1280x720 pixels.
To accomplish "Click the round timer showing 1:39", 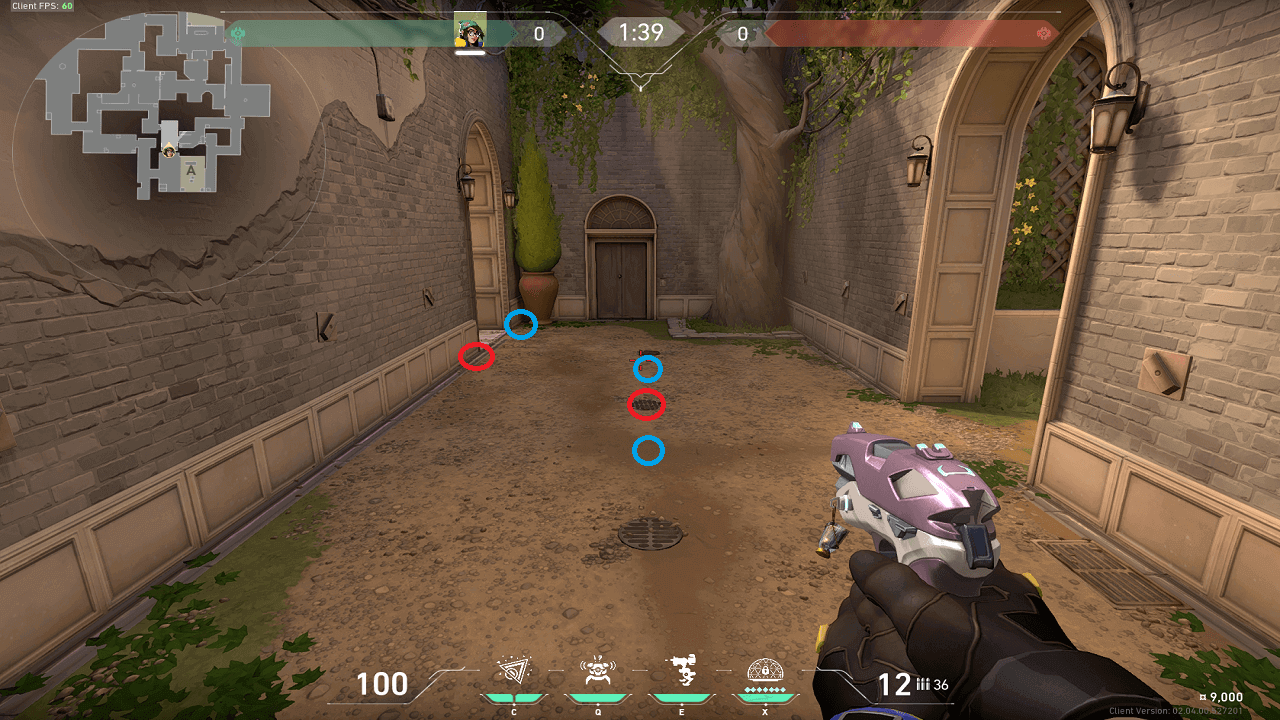I will (641, 31).
